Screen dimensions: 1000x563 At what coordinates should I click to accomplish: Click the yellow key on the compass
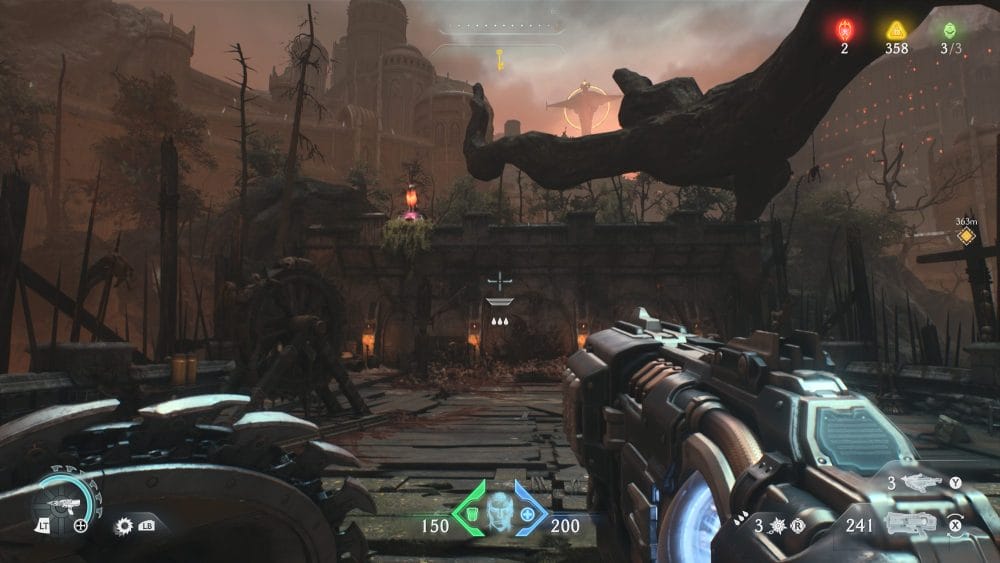click(497, 57)
